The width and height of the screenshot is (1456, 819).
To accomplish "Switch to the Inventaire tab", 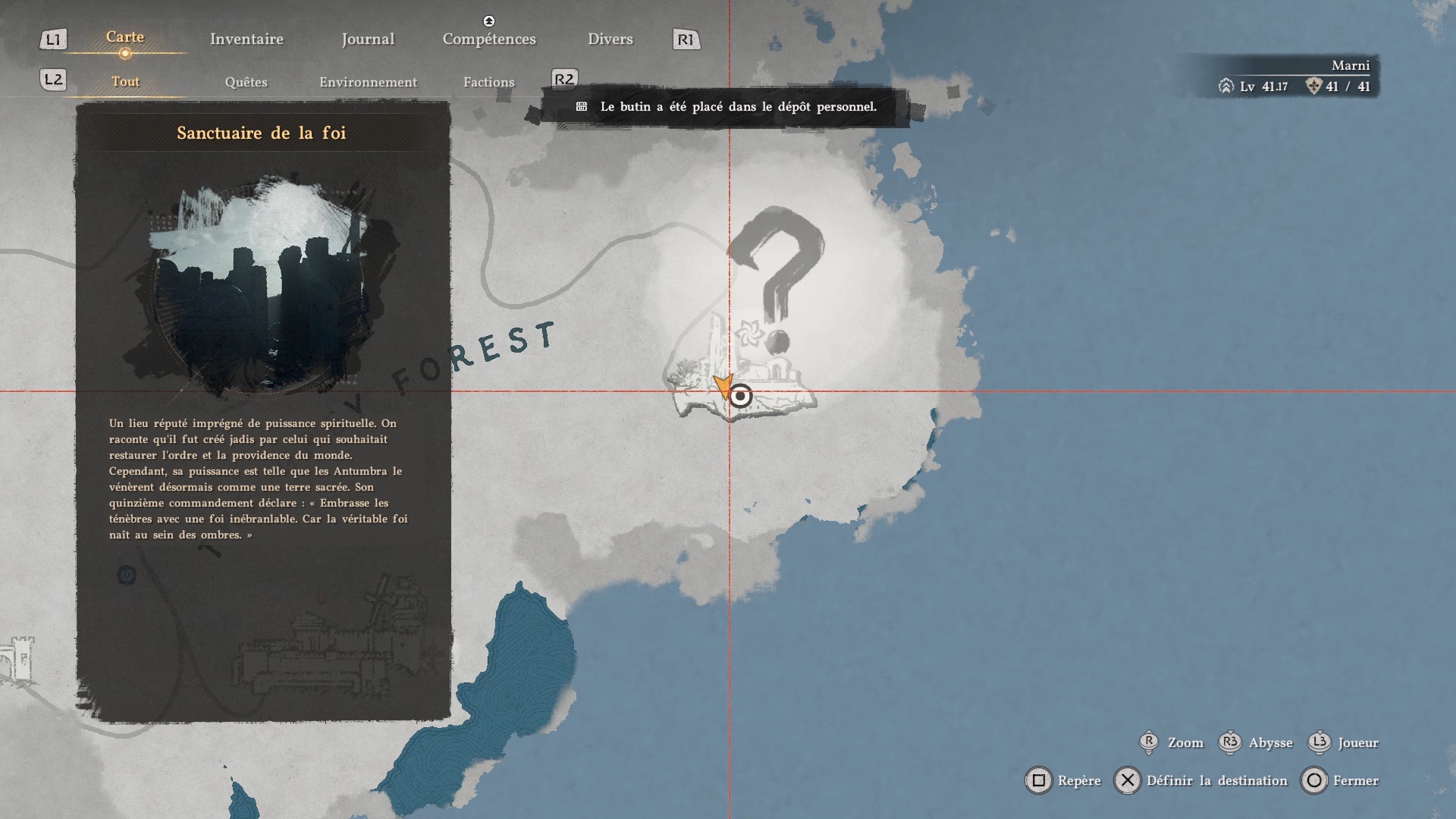I will coord(246,39).
